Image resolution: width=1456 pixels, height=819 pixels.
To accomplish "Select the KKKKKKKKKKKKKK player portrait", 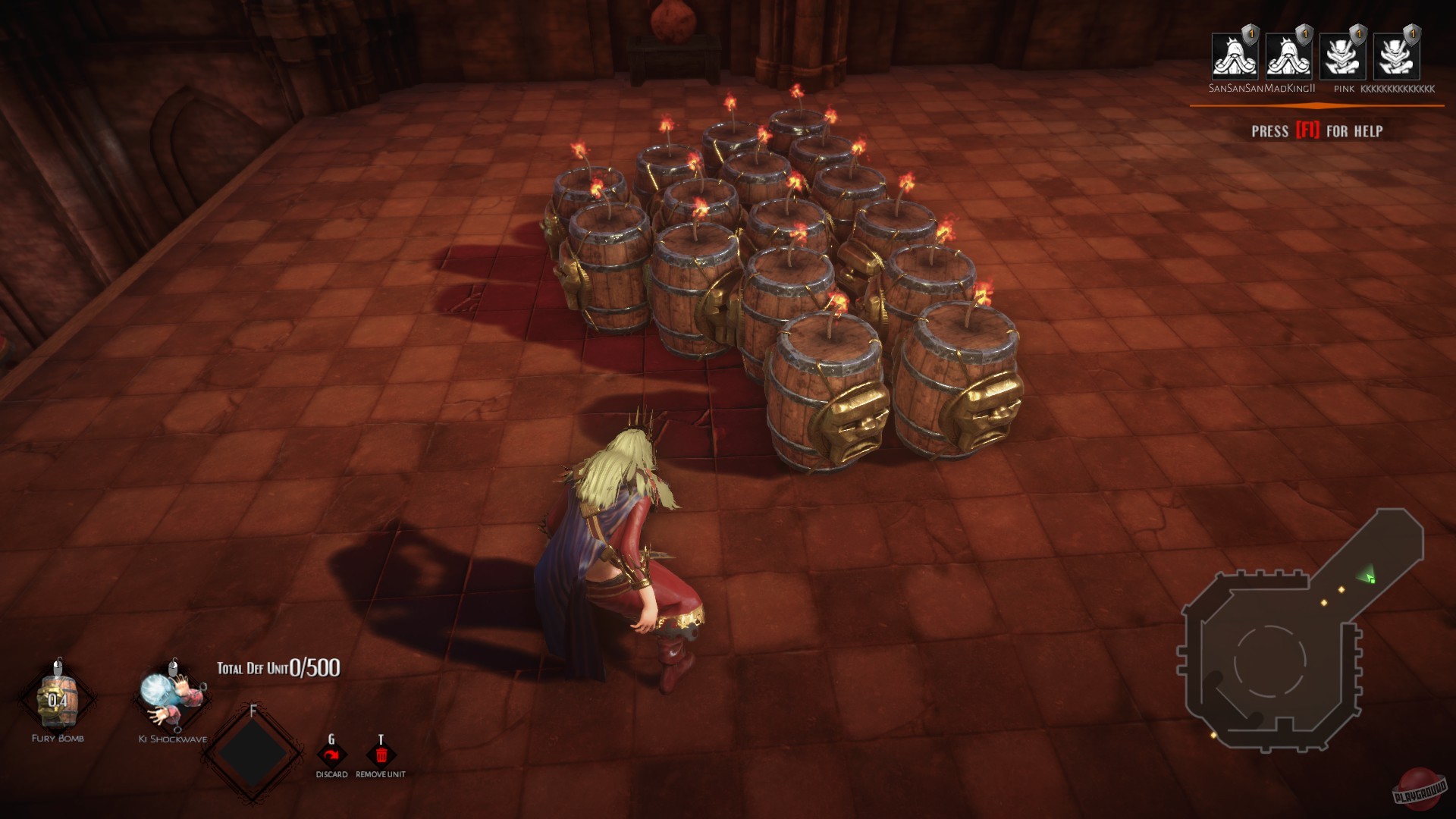I will pyautogui.click(x=1396, y=57).
